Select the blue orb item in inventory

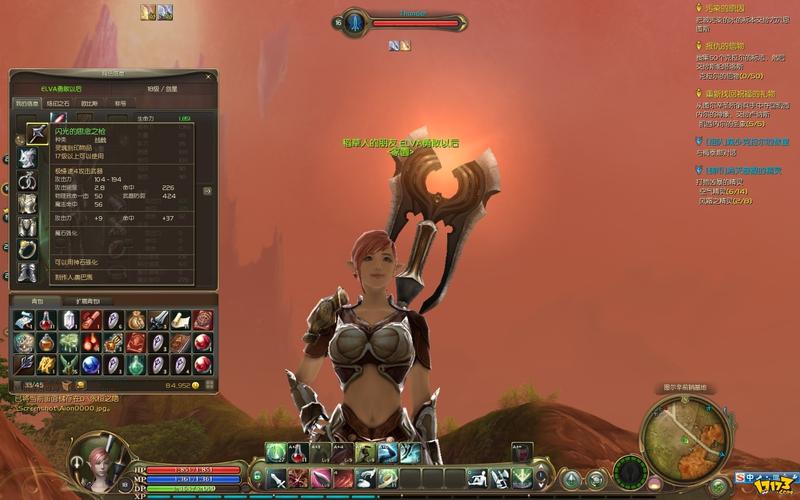point(90,364)
